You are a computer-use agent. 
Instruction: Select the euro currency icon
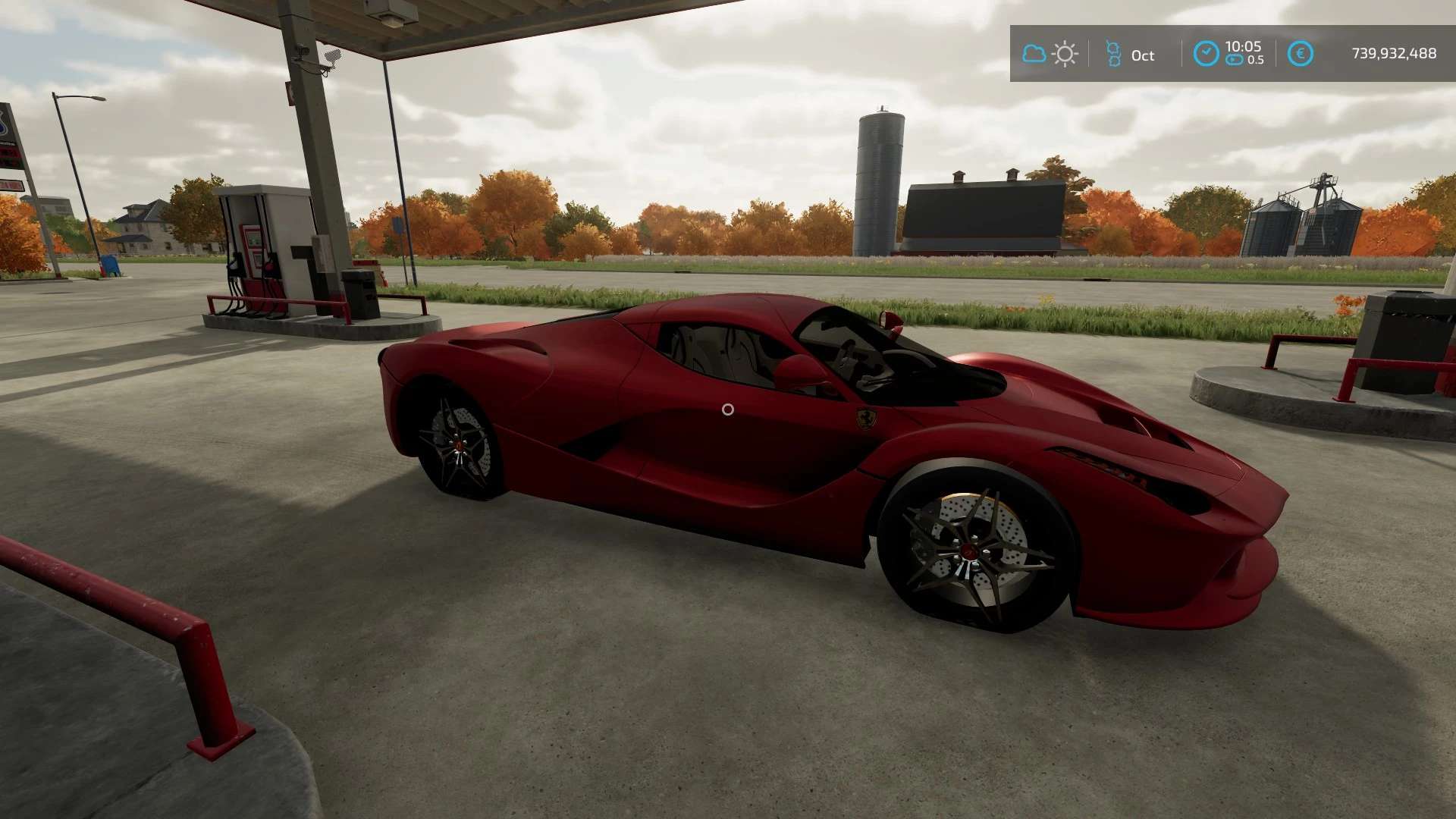tap(1300, 54)
